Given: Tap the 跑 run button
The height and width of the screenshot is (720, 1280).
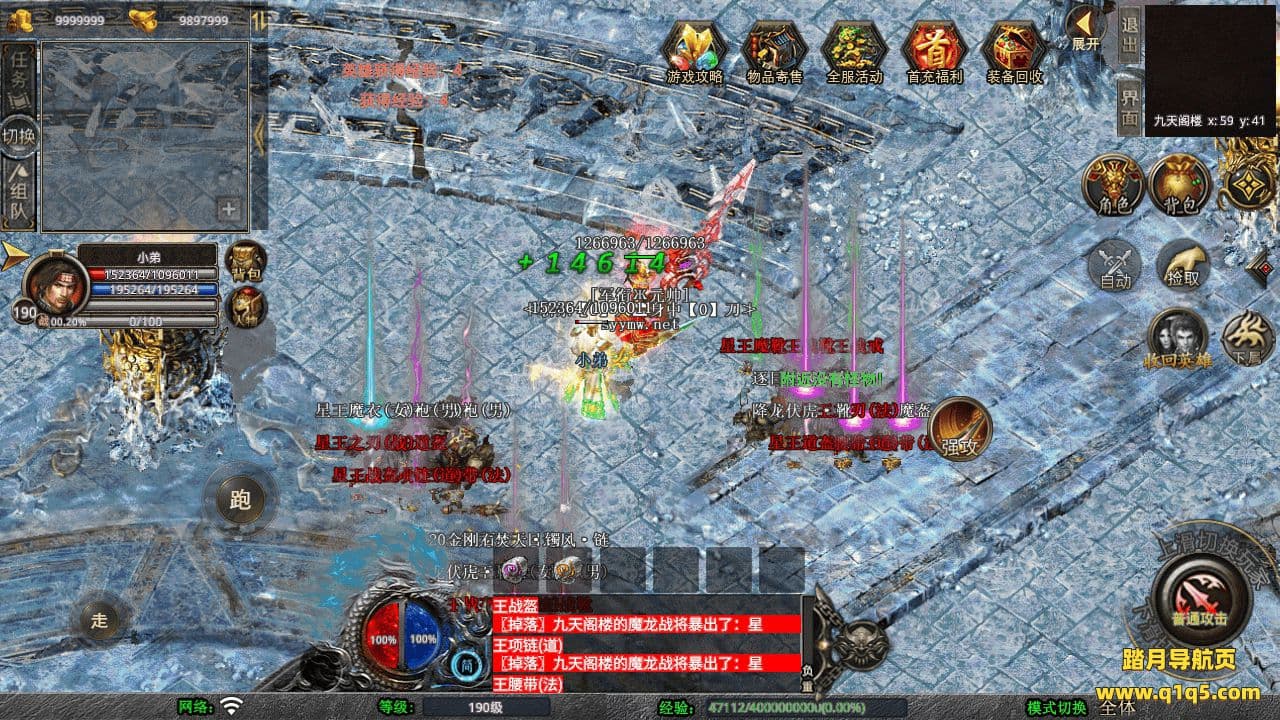Looking at the screenshot, I should pyautogui.click(x=240, y=500).
